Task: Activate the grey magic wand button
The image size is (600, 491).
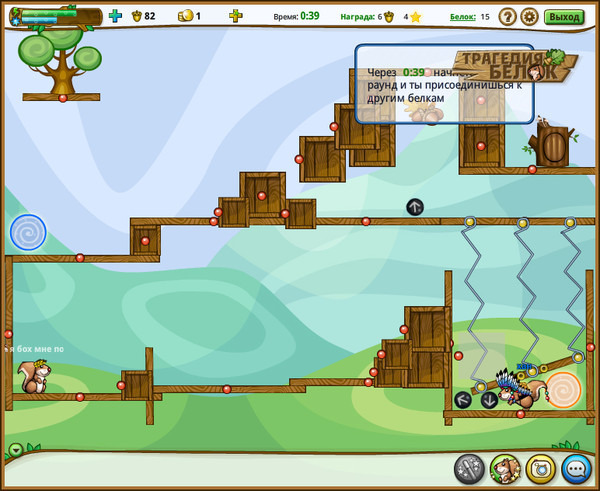Action: pyautogui.click(x=469, y=468)
